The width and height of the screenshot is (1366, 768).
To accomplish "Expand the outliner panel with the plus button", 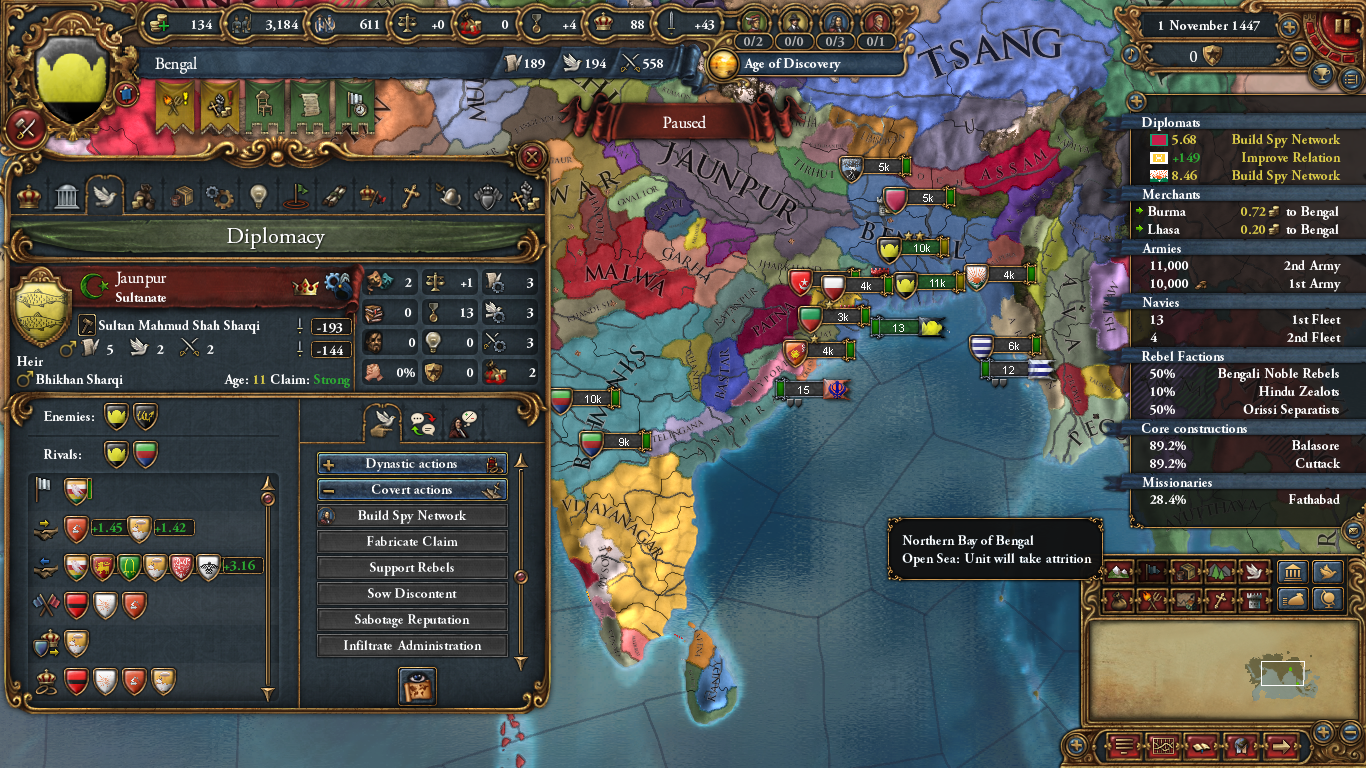I will coord(1136,102).
